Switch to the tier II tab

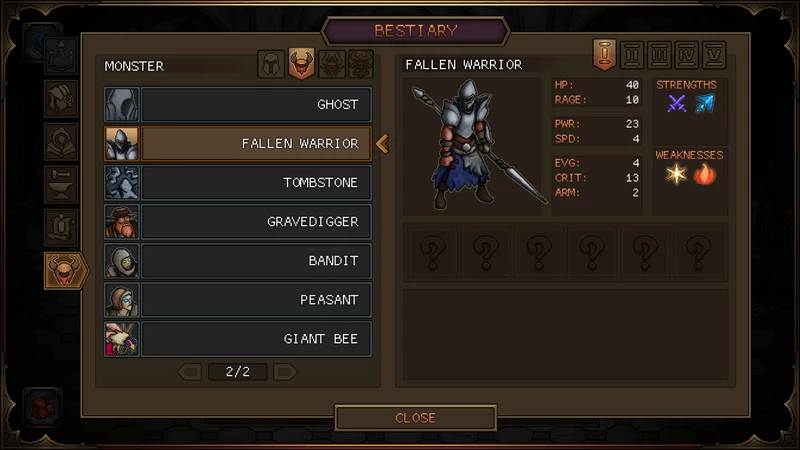tap(632, 53)
